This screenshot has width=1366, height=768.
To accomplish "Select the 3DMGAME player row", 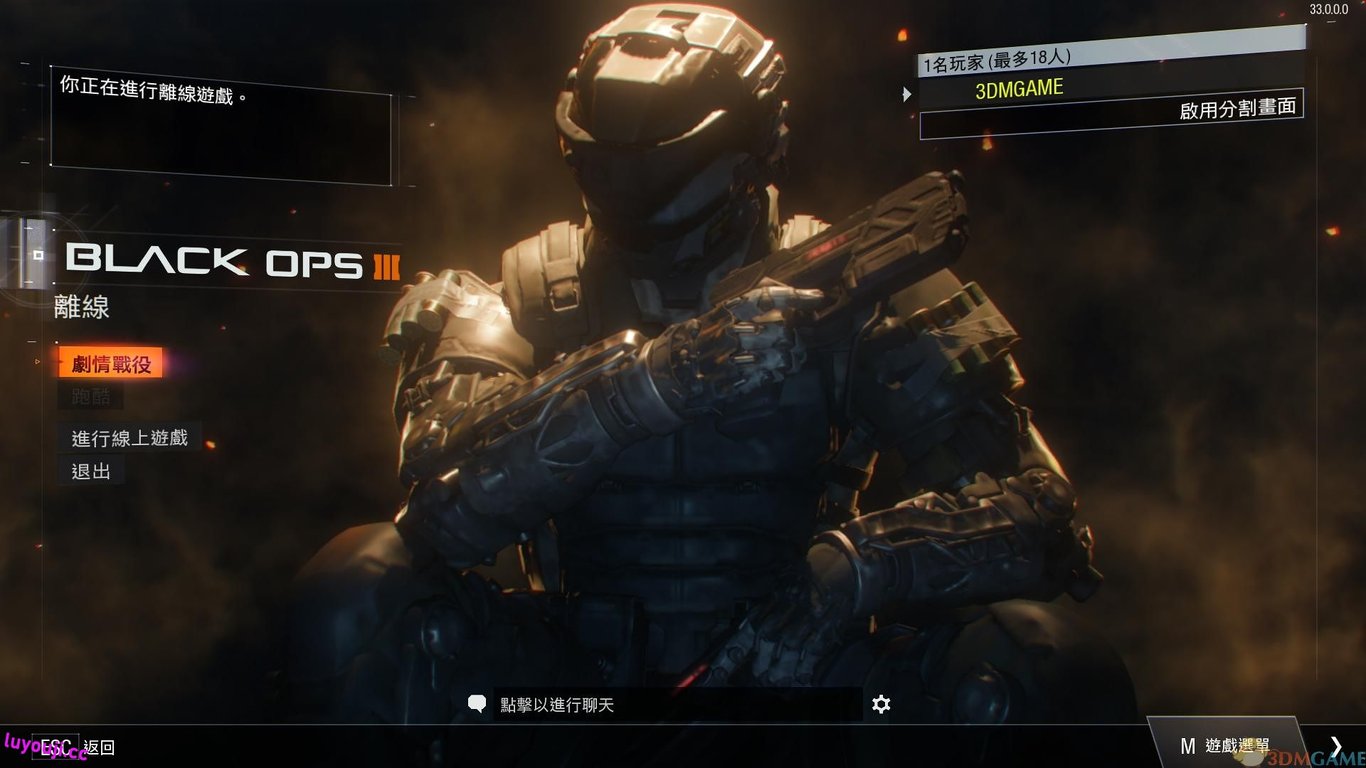I will pyautogui.click(x=1019, y=89).
